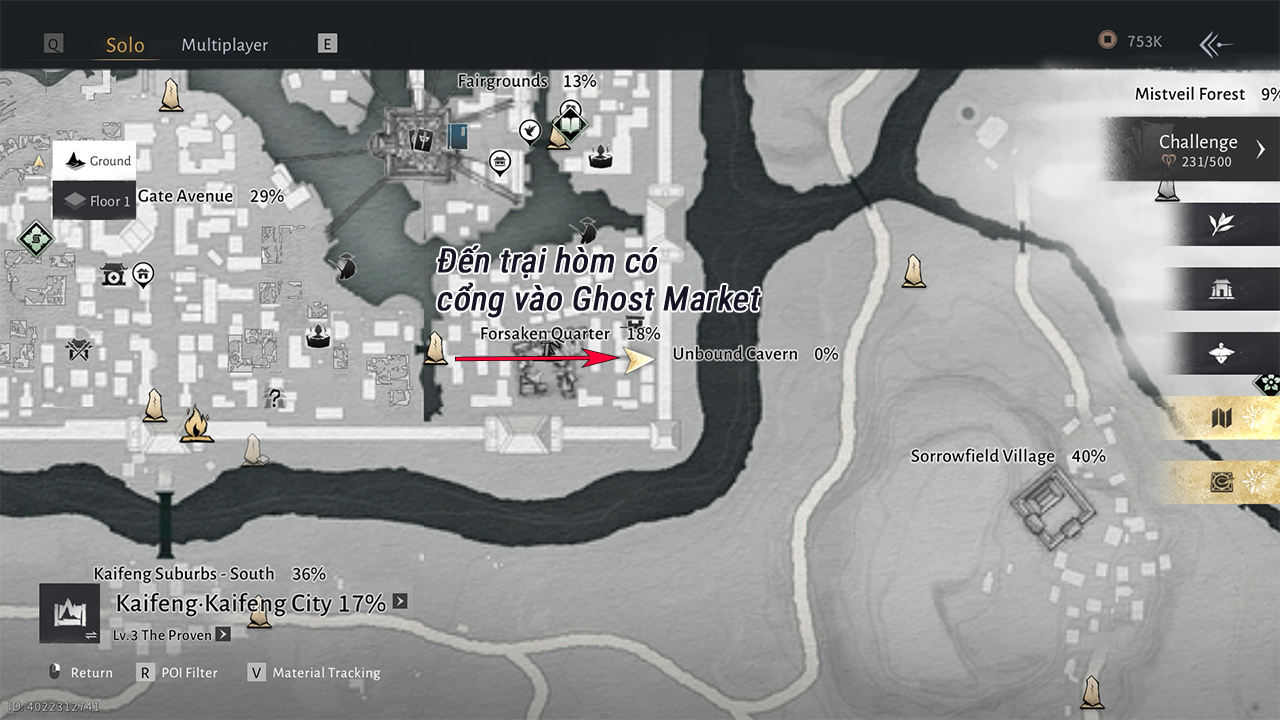Viewport: 1280px width, 720px height.
Task: Select the Solo tab
Action: 125,45
